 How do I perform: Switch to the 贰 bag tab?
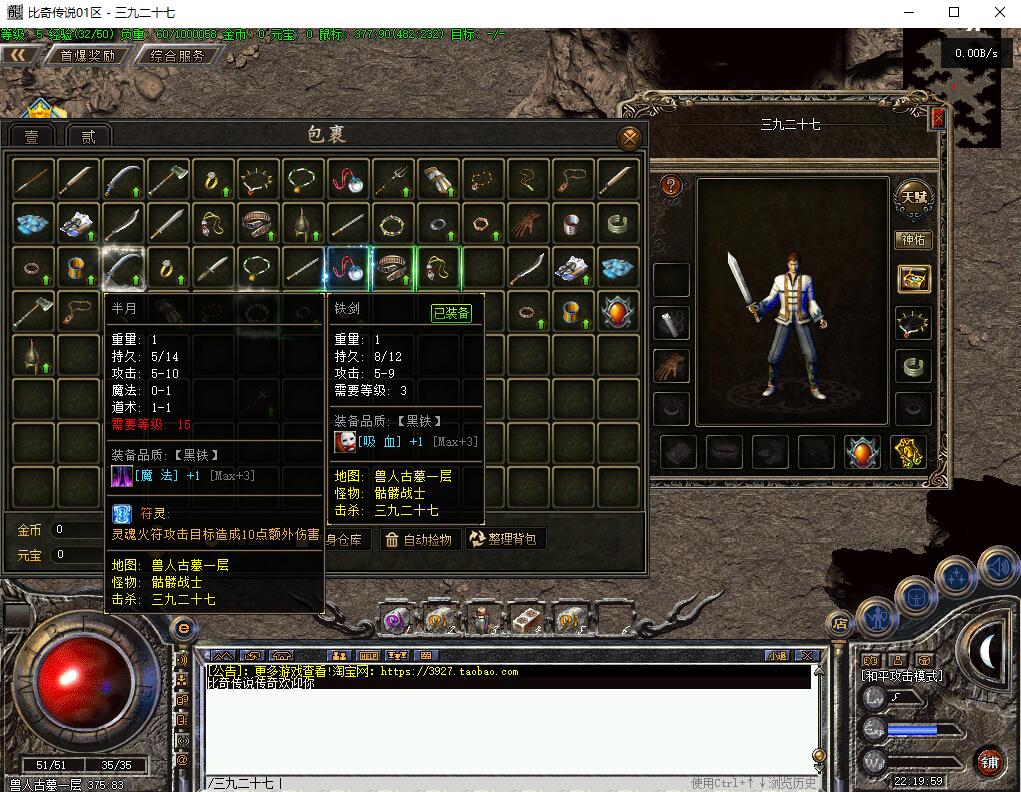(88, 137)
